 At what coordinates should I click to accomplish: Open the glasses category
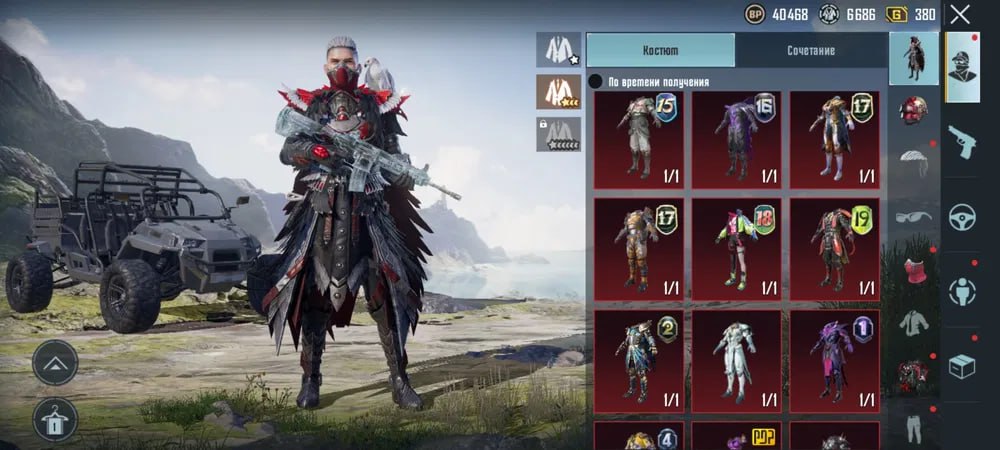click(913, 216)
